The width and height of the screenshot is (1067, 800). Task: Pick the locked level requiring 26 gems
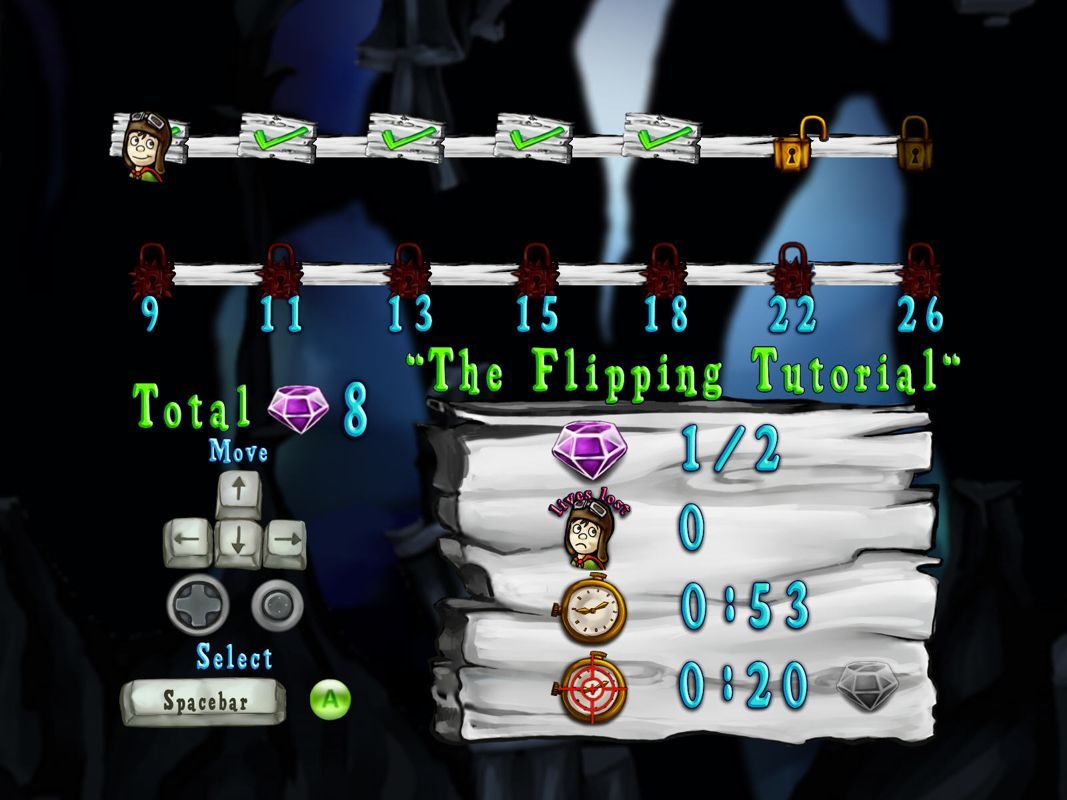tap(918, 272)
